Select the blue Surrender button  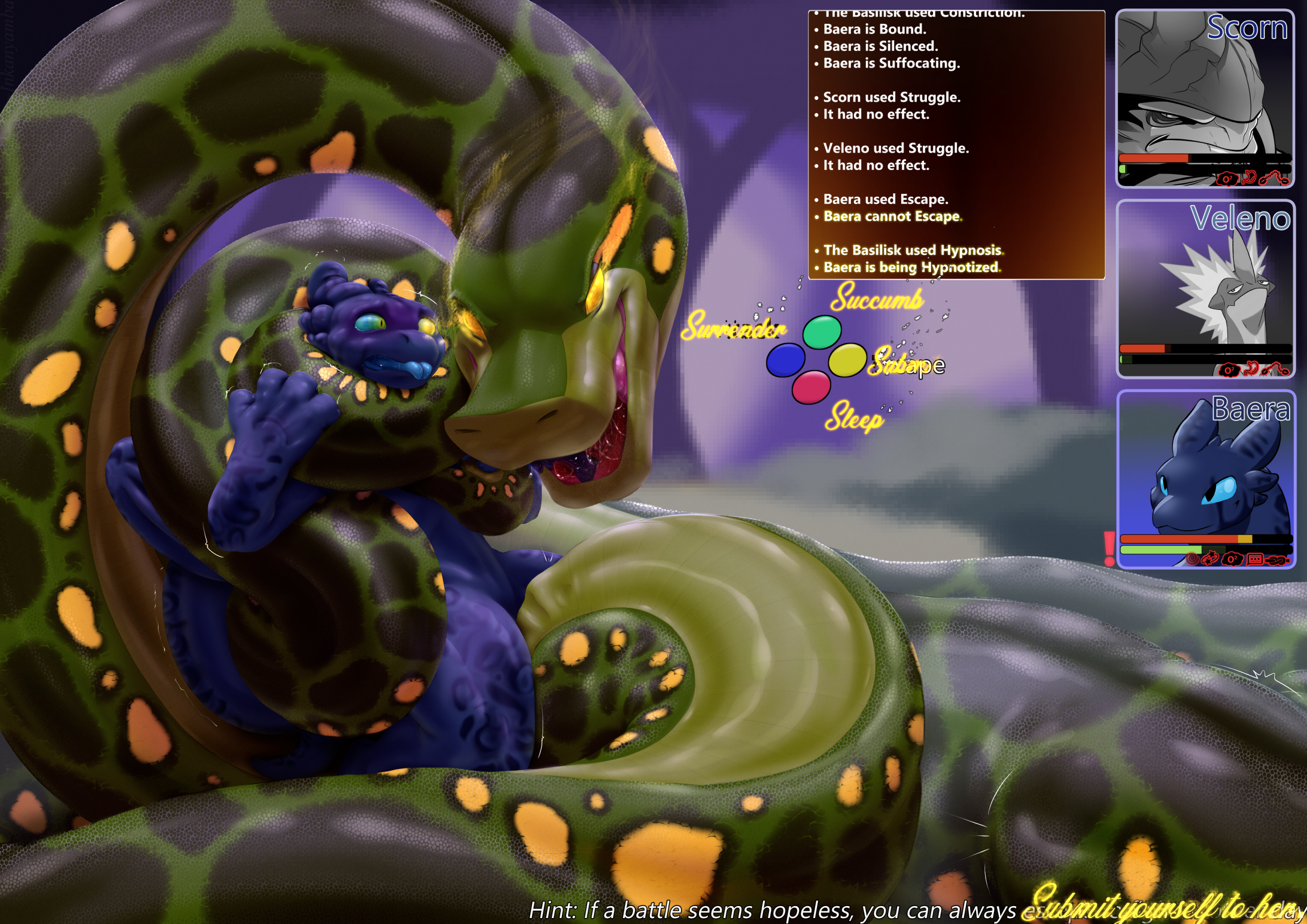[x=785, y=361]
